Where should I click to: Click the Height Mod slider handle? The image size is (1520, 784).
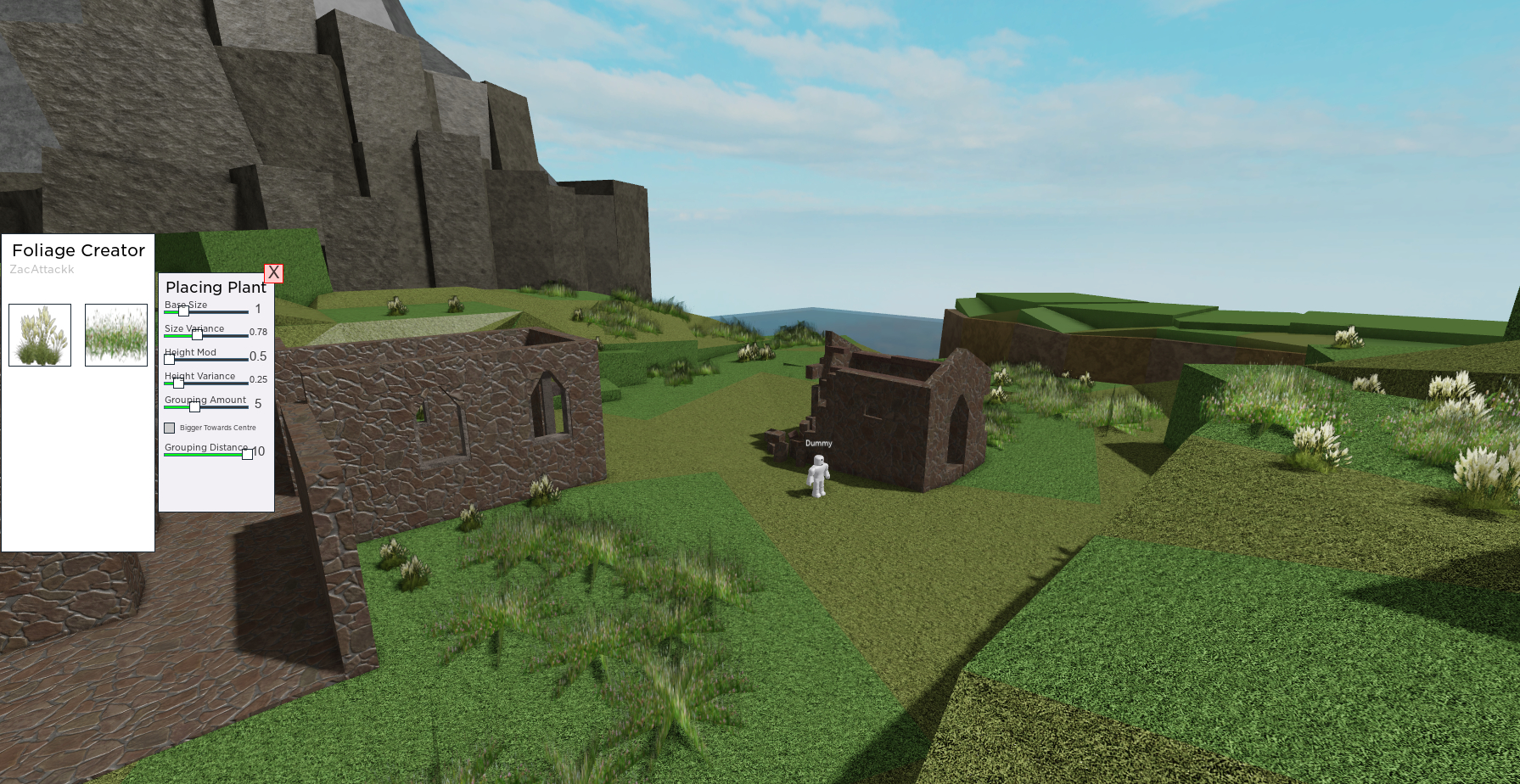click(169, 360)
